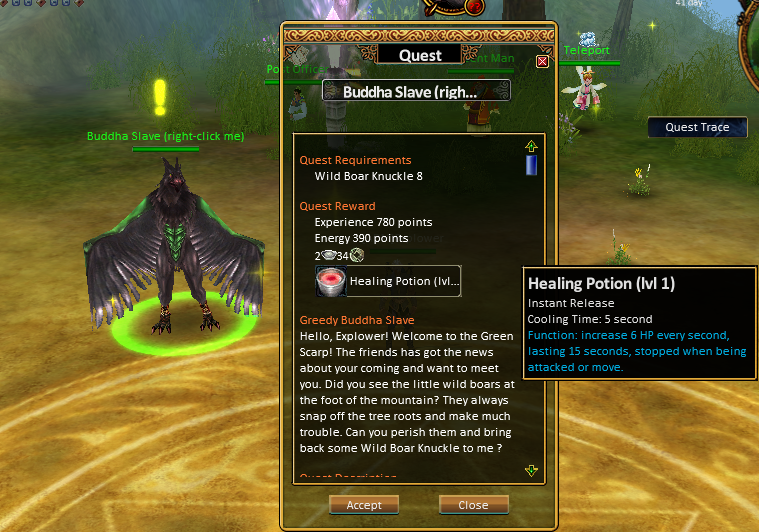Click the quest text scroll-up arrow
This screenshot has width=759, height=532.
point(531,146)
